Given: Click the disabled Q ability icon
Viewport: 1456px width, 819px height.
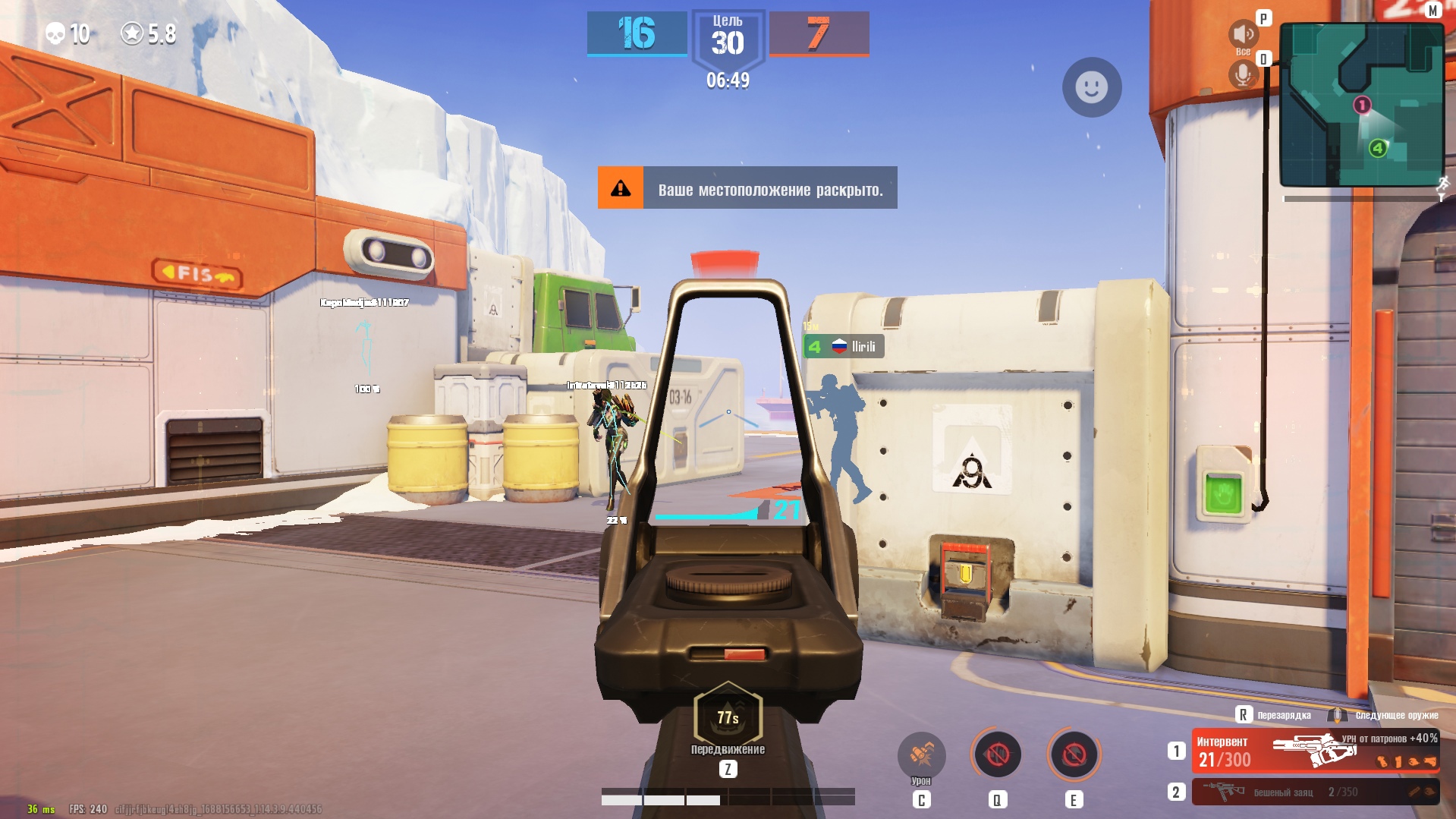Looking at the screenshot, I should pyautogui.click(x=997, y=754).
